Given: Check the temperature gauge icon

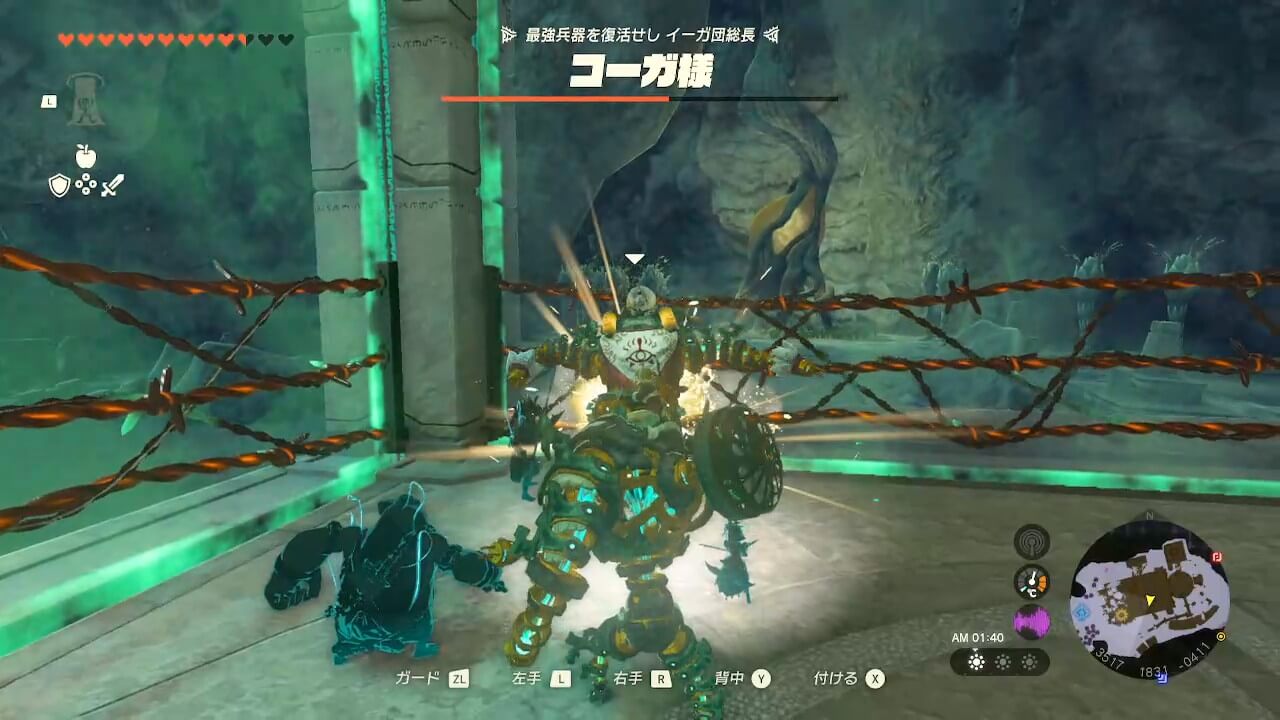Looking at the screenshot, I should 1031,581.
